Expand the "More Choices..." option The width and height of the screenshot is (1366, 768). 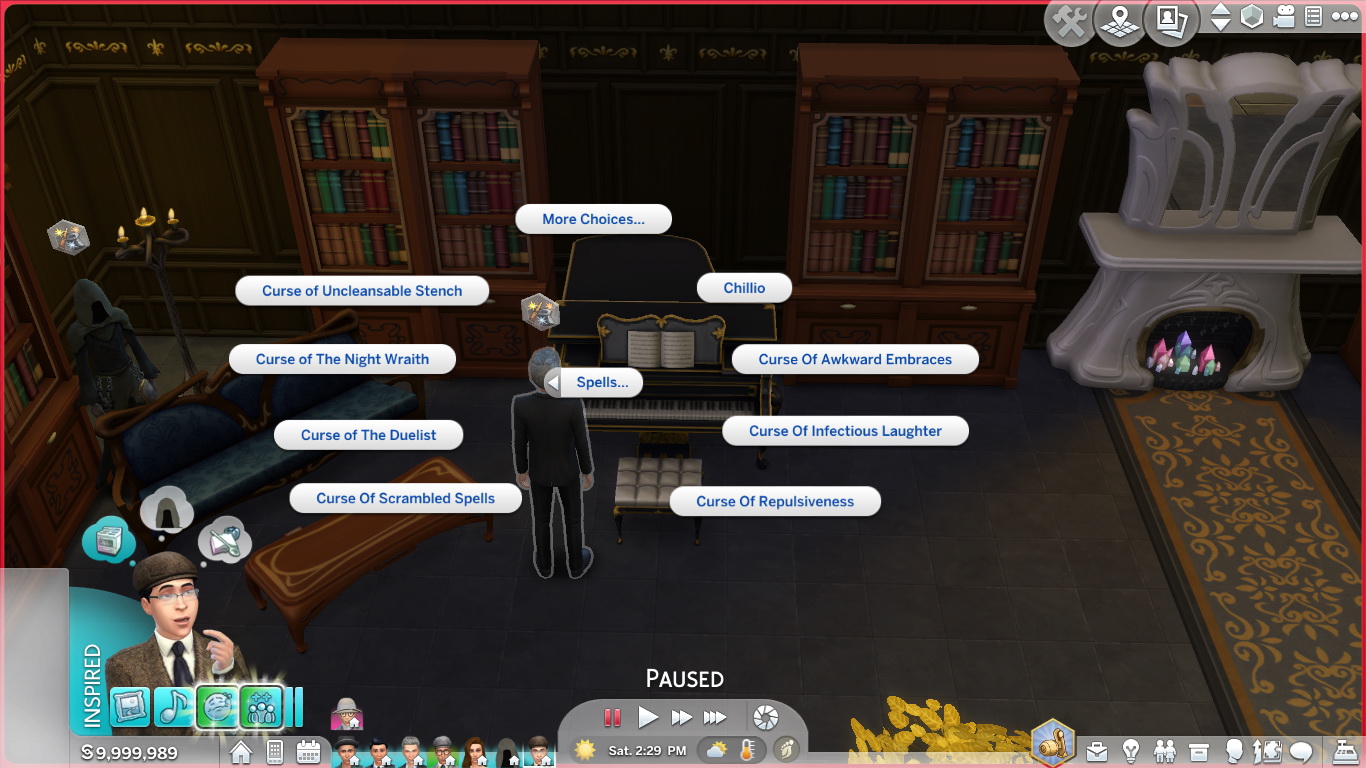point(593,218)
